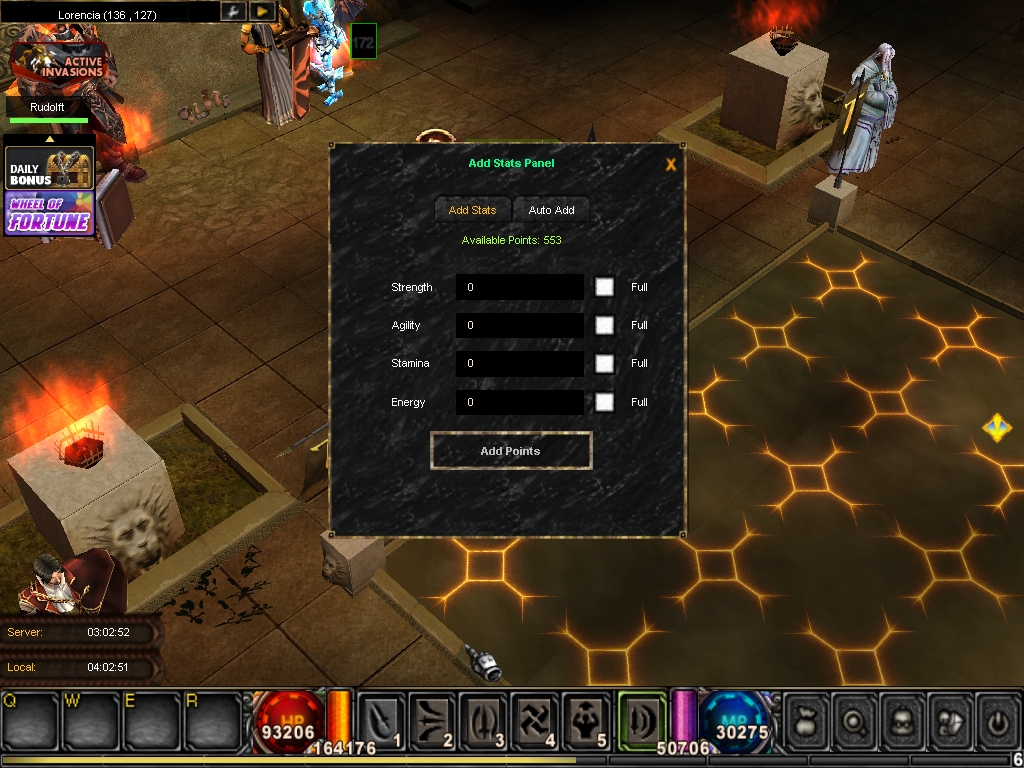Image resolution: width=1024 pixels, height=768 pixels.
Task: Claim the Daily Bonus chest
Action: 50,168
